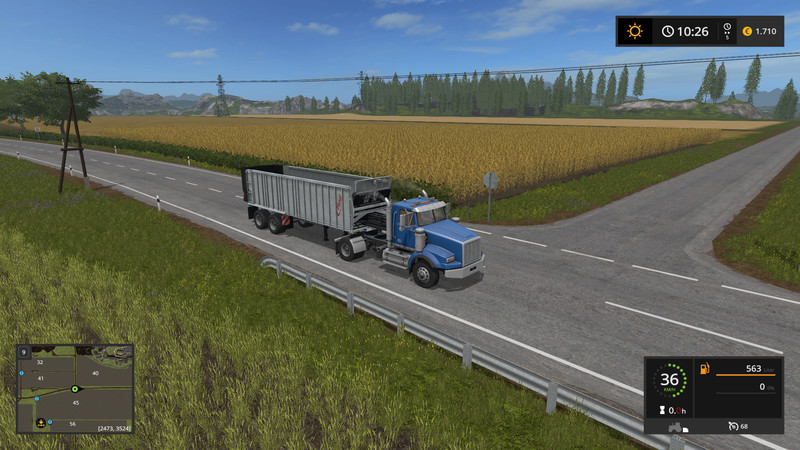Select the green player marker on minimap
Viewport: 800px width, 450px height.
click(x=74, y=388)
